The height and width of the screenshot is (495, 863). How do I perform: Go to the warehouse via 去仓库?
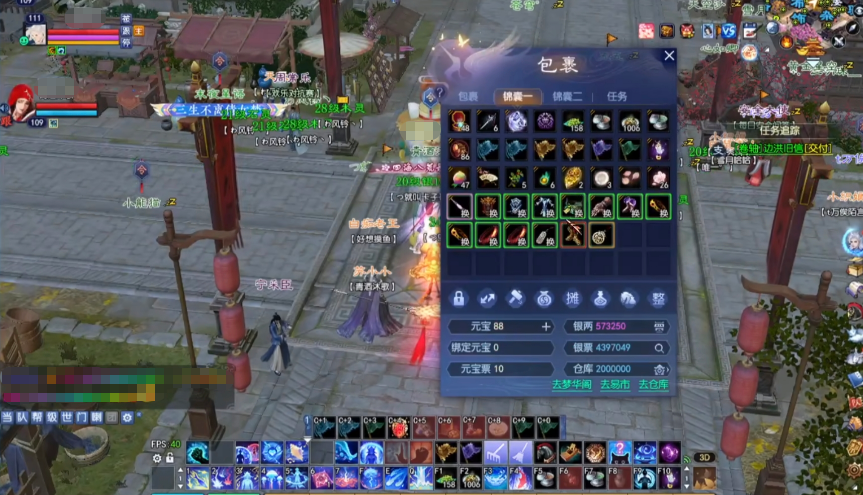653,384
